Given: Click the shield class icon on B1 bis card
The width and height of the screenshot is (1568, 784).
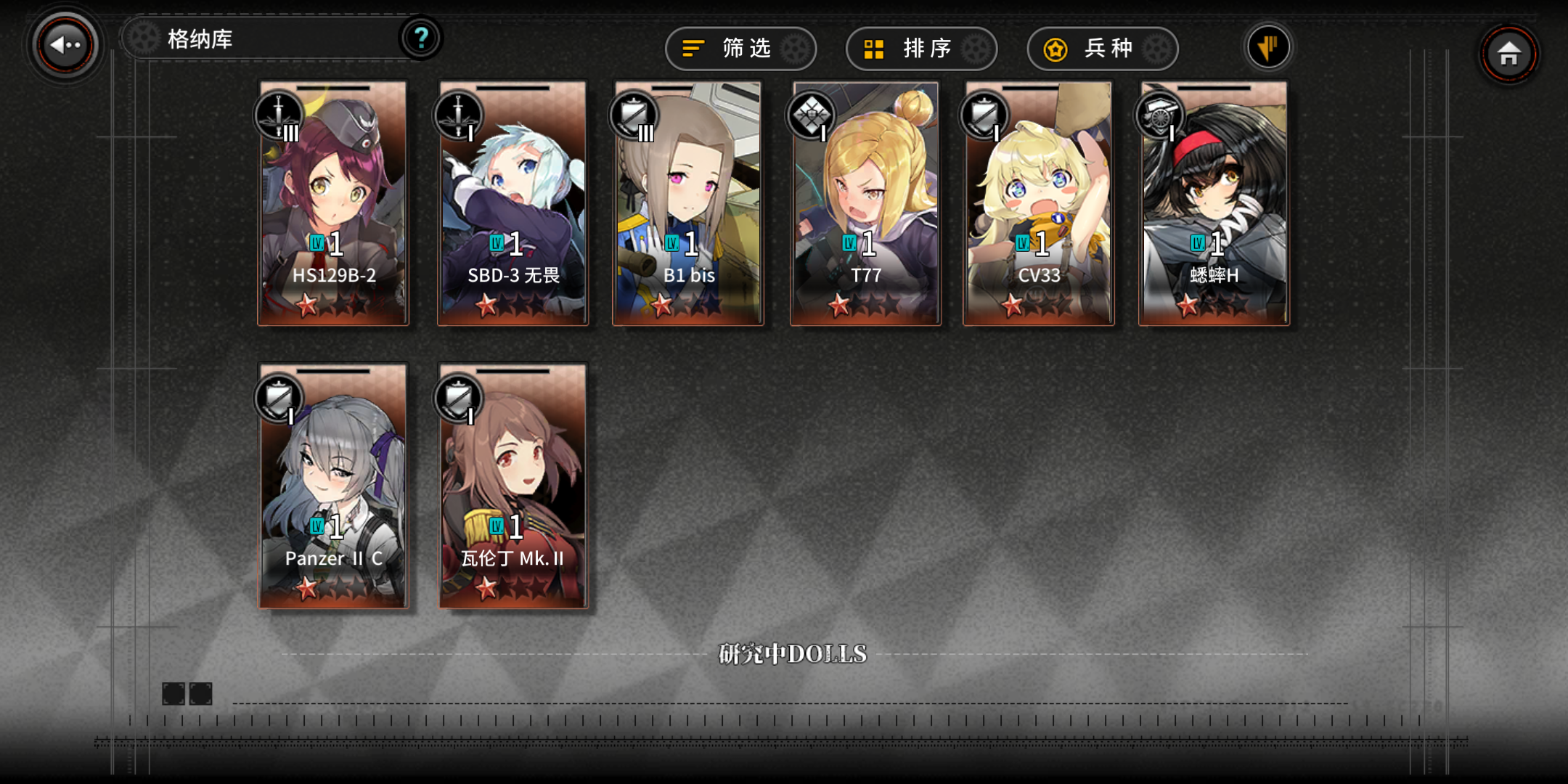Looking at the screenshot, I should pyautogui.click(x=633, y=115).
